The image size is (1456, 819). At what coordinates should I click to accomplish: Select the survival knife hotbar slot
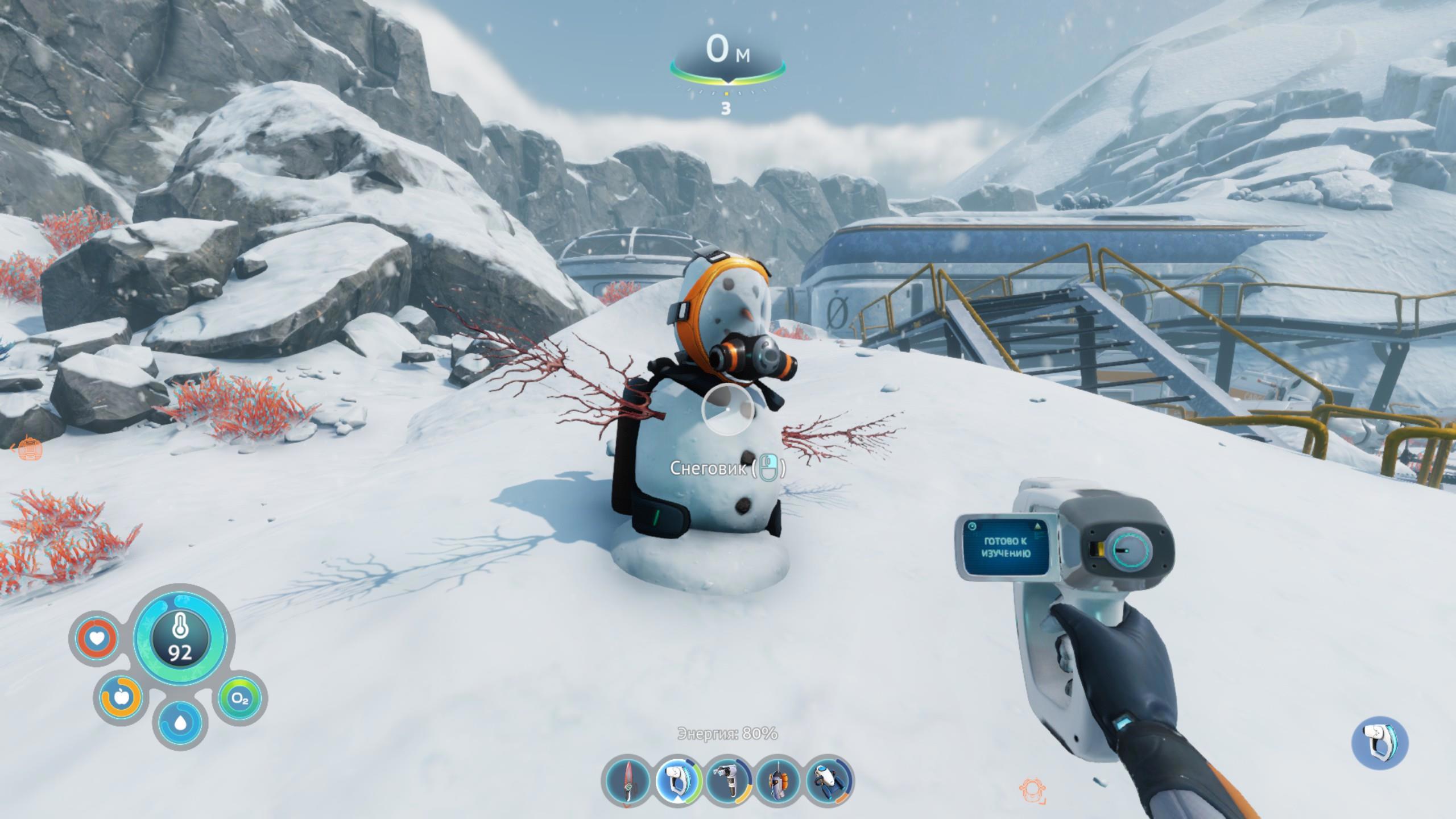pos(627,781)
